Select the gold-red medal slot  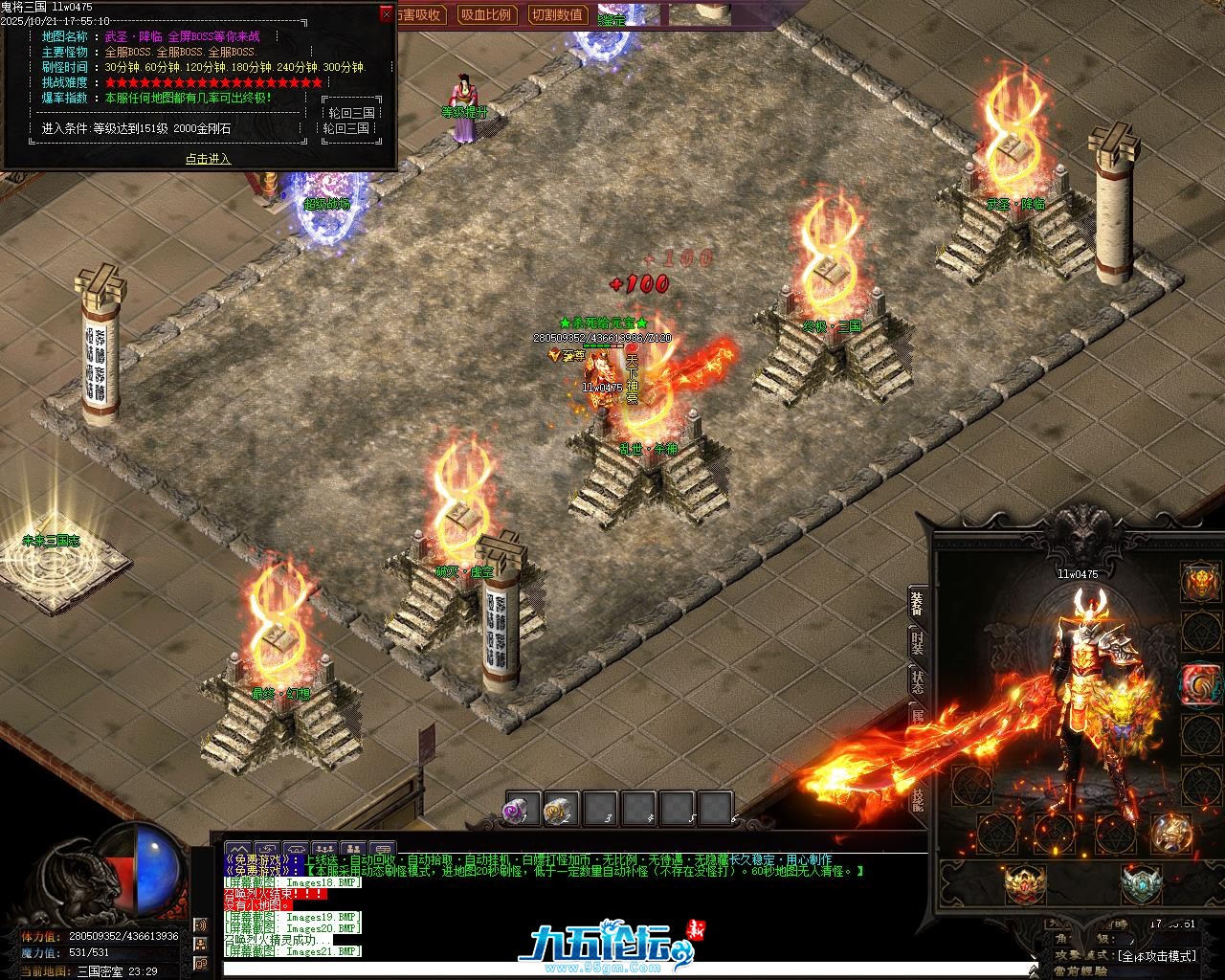coord(1023,885)
